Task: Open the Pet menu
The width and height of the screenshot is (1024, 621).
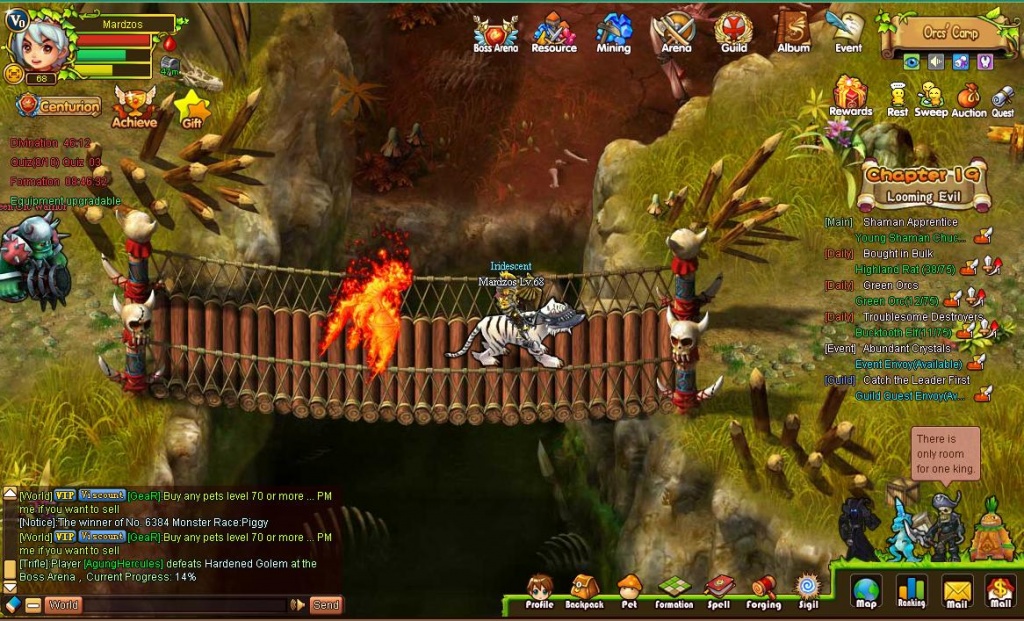Action: [629, 591]
